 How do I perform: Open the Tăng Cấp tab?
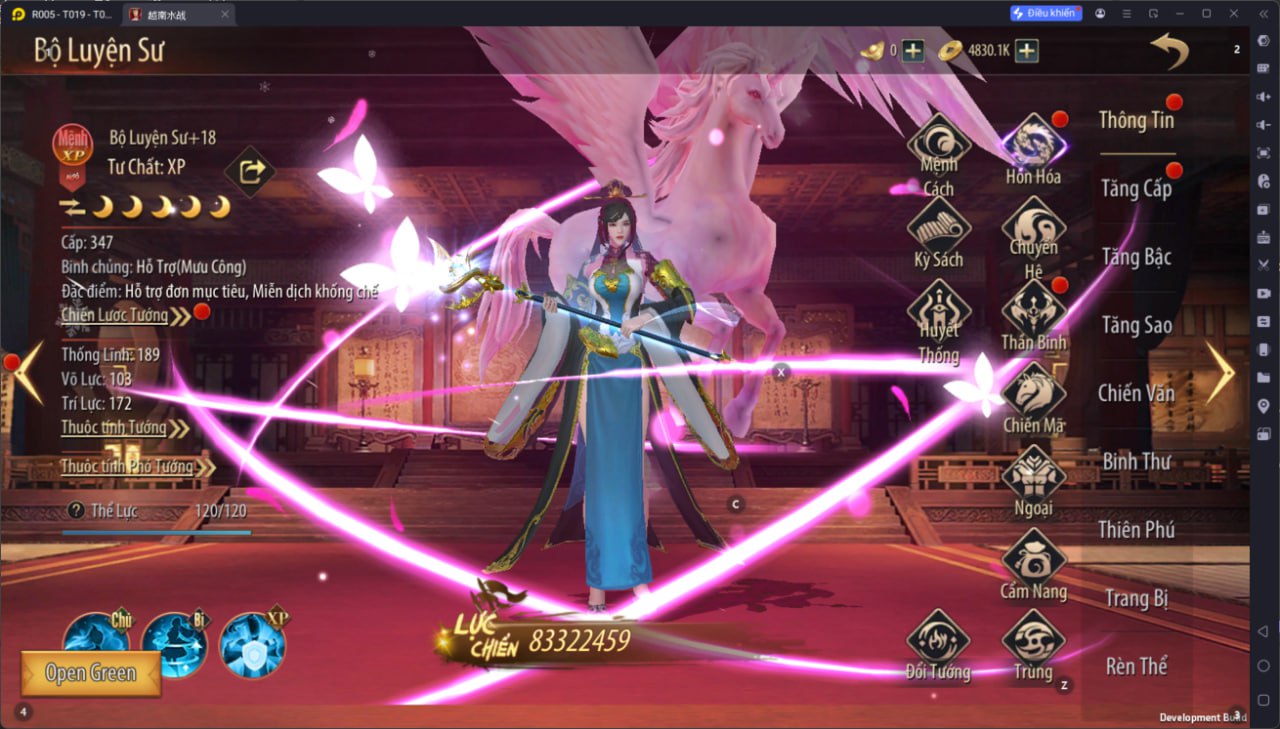1136,188
